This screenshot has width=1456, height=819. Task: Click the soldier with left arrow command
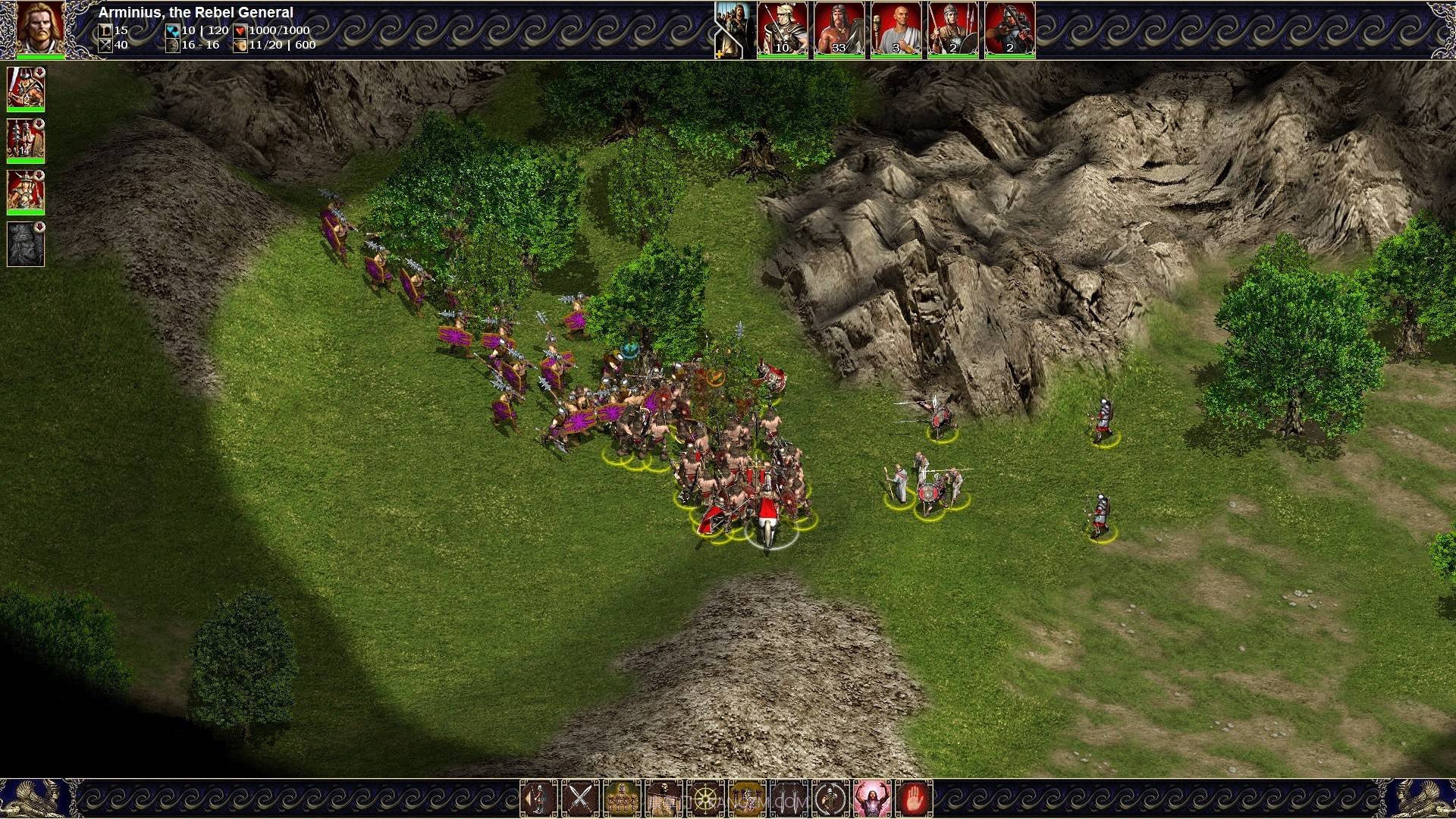(538, 798)
